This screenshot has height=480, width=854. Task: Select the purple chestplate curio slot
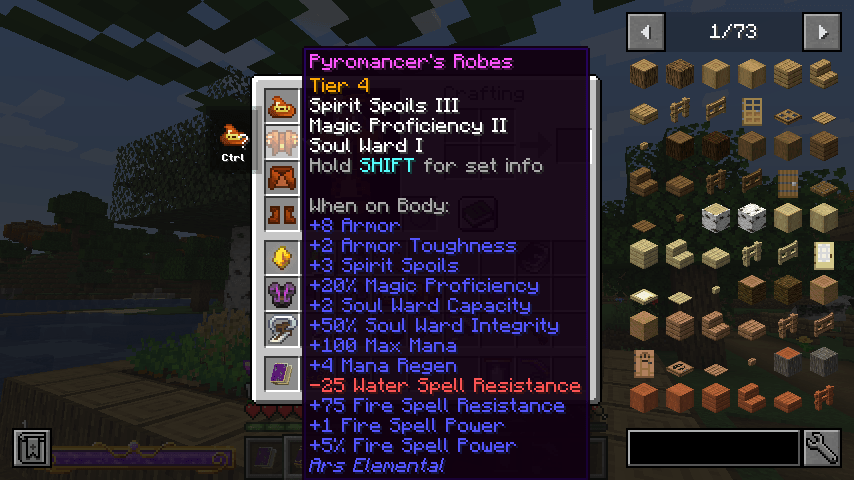pos(280,294)
